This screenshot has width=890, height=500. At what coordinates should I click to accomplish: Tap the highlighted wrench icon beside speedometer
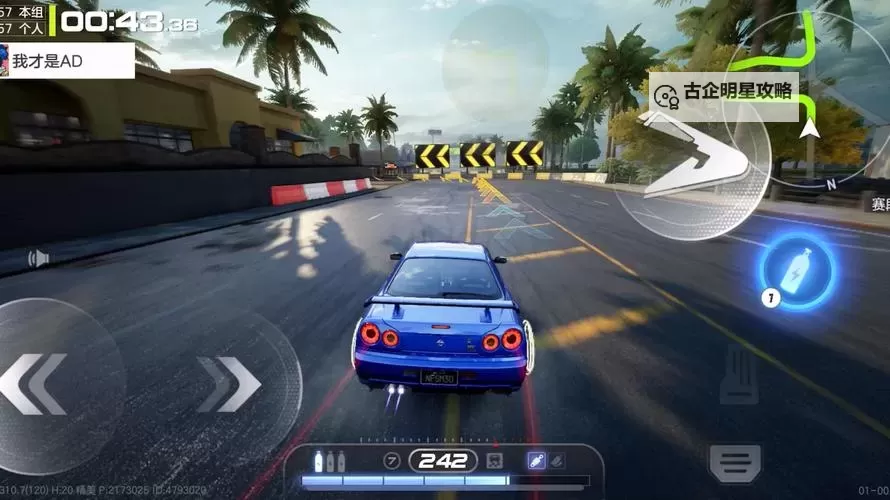(536, 460)
